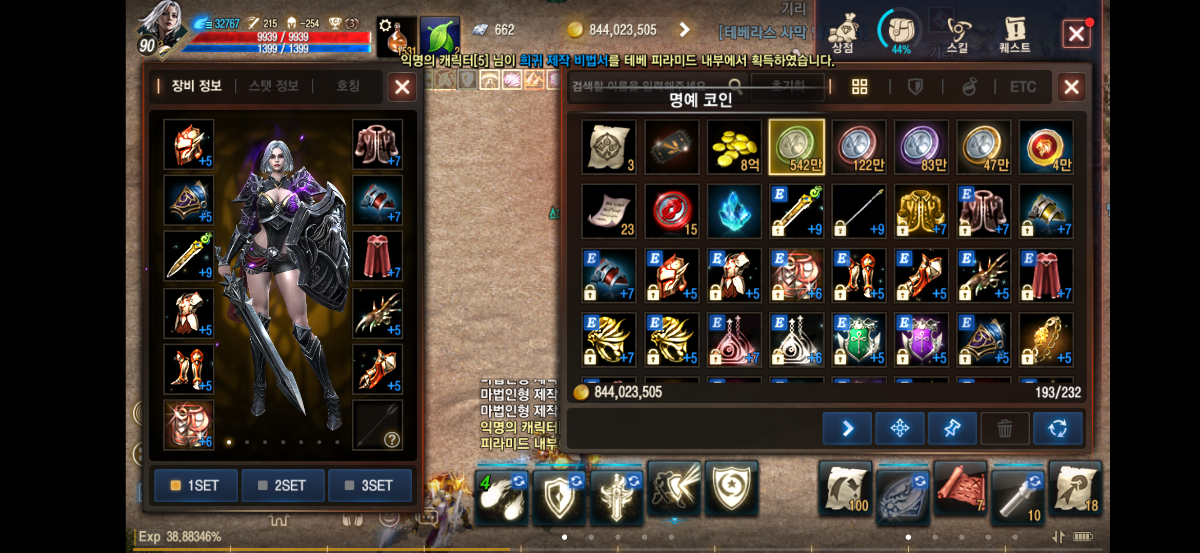1200x553 pixels.
Task: Use the red map scroll quick slot
Action: 960,488
